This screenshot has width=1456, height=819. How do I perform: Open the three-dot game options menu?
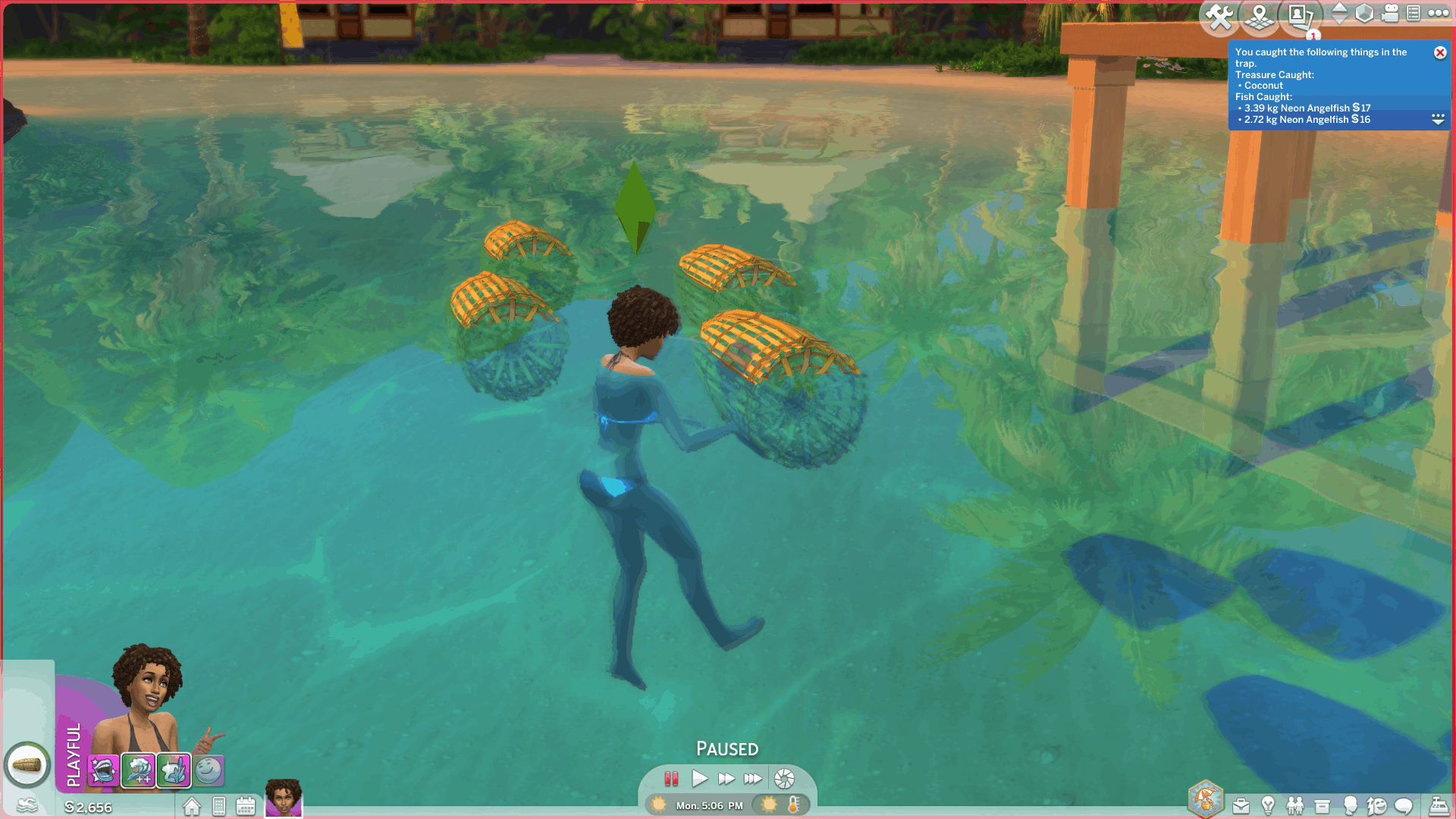pyautogui.click(x=1438, y=13)
